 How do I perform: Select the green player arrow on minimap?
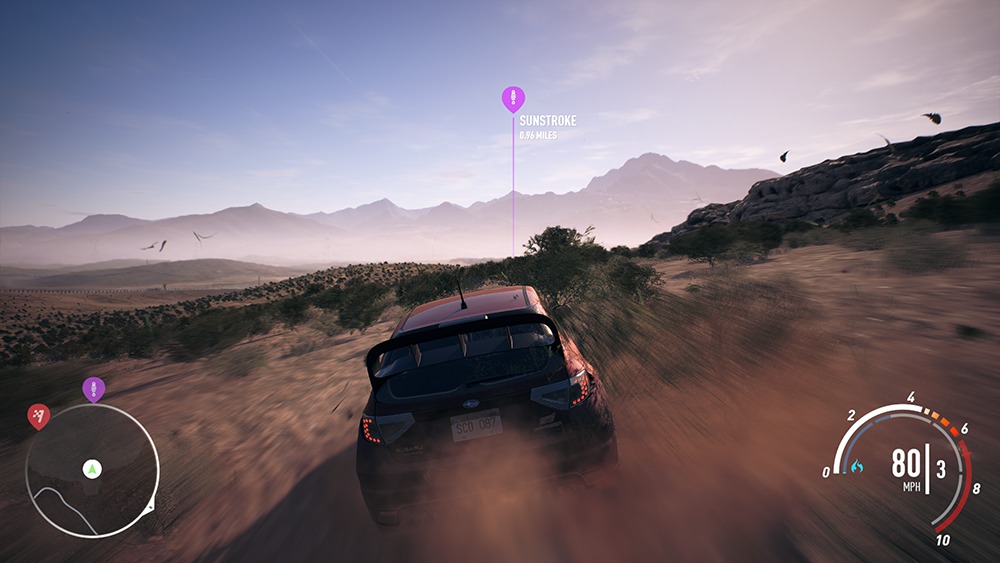(x=92, y=467)
